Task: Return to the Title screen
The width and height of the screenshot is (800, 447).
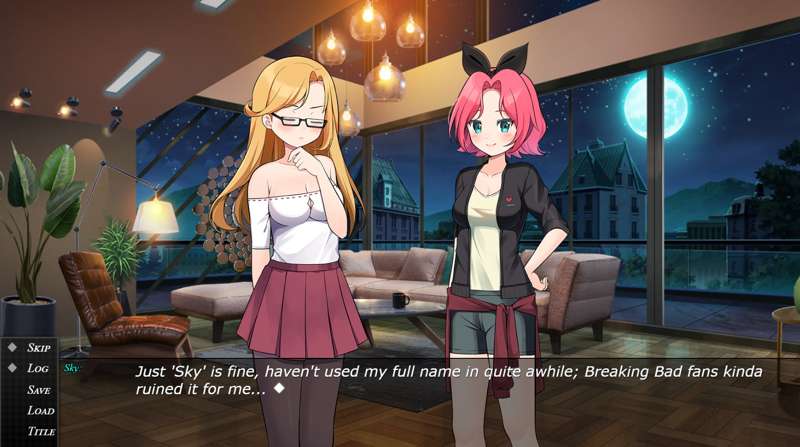Action: pos(41,432)
